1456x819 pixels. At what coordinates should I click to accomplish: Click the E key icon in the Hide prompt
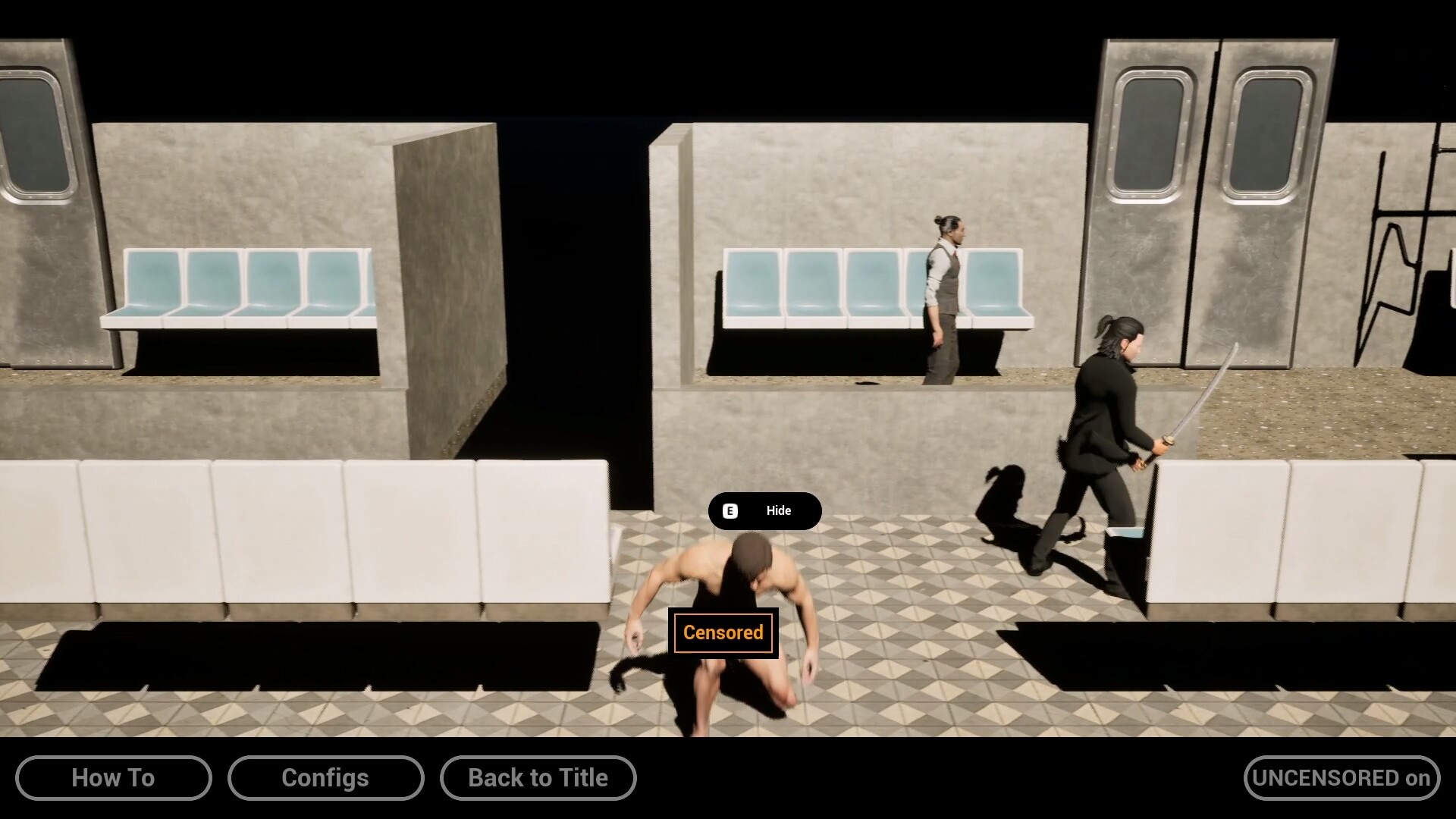pos(729,511)
